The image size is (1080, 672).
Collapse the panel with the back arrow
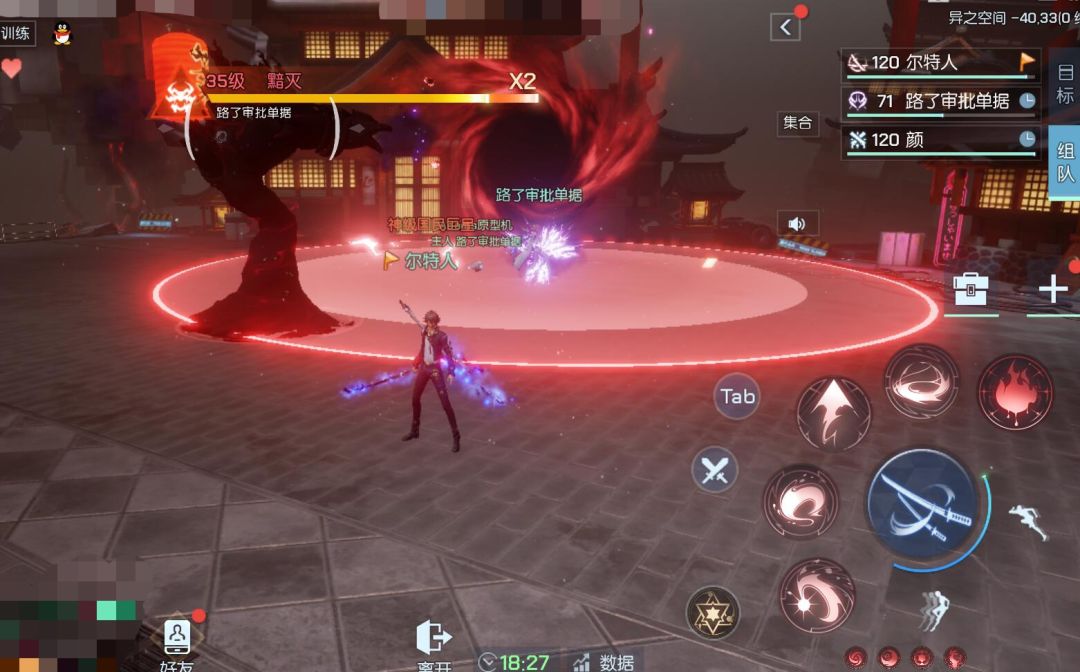(786, 27)
